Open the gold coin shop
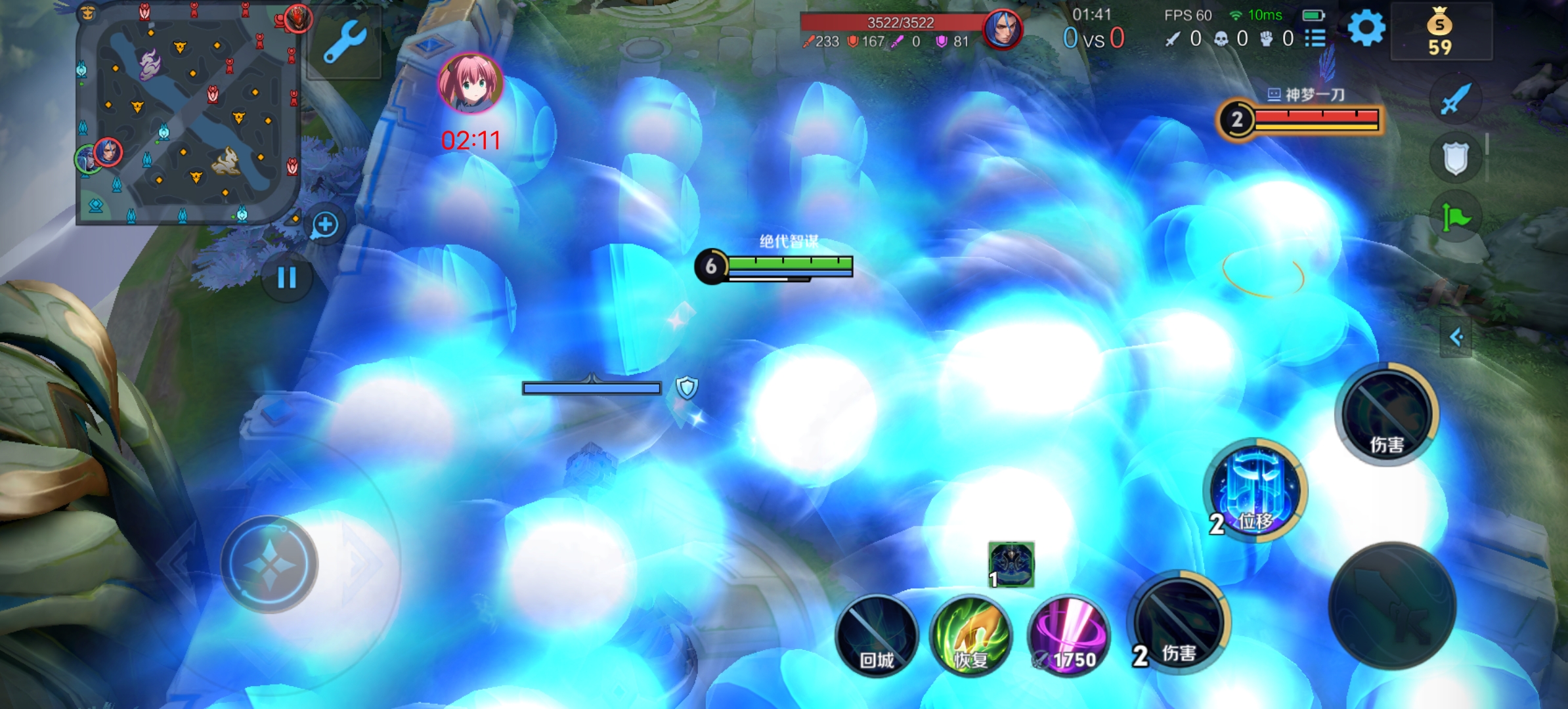 coord(1440,32)
